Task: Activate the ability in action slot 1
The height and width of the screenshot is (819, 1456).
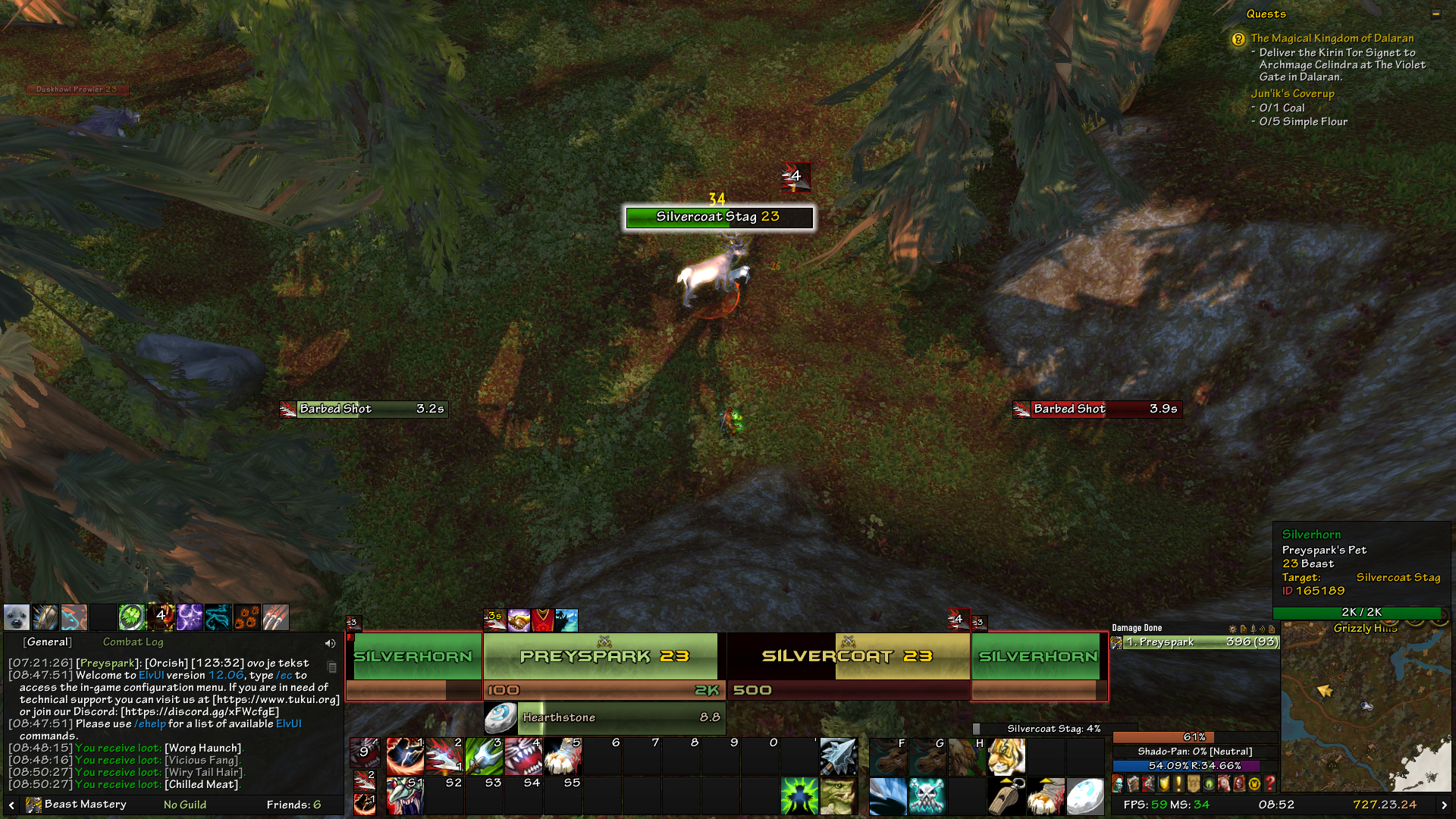Action: 406,756
